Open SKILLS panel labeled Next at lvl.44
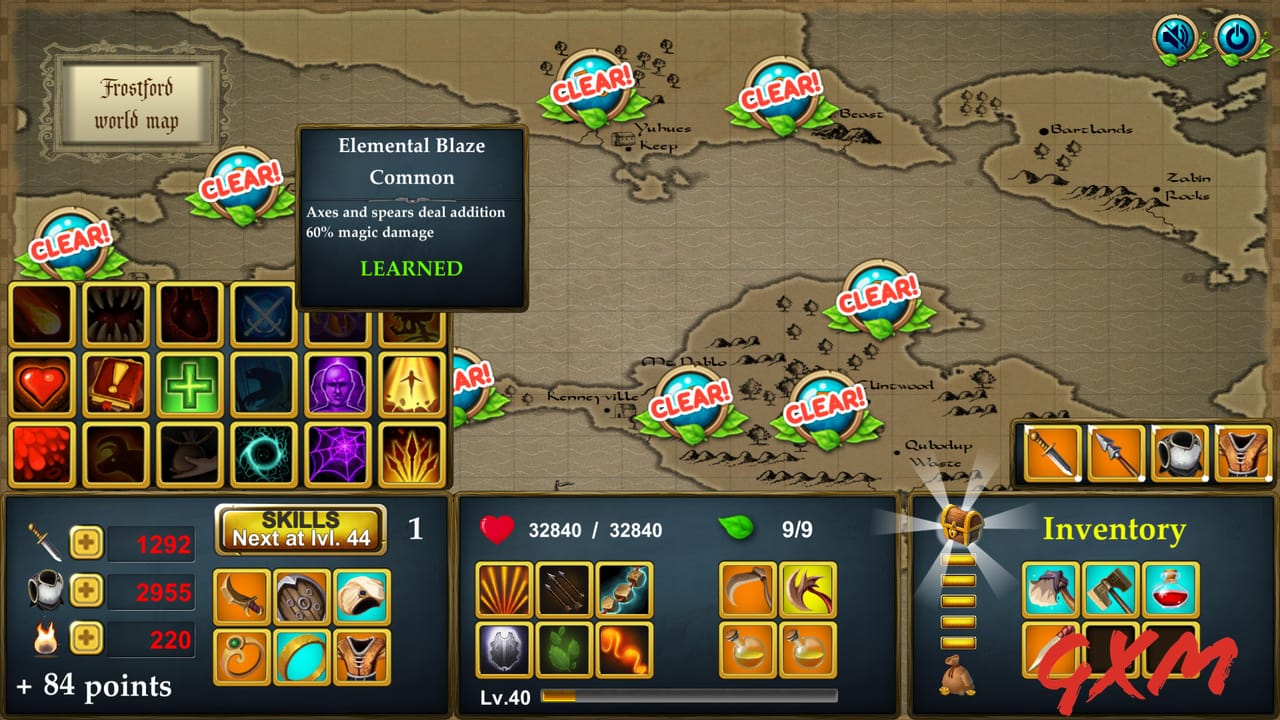 pos(300,528)
